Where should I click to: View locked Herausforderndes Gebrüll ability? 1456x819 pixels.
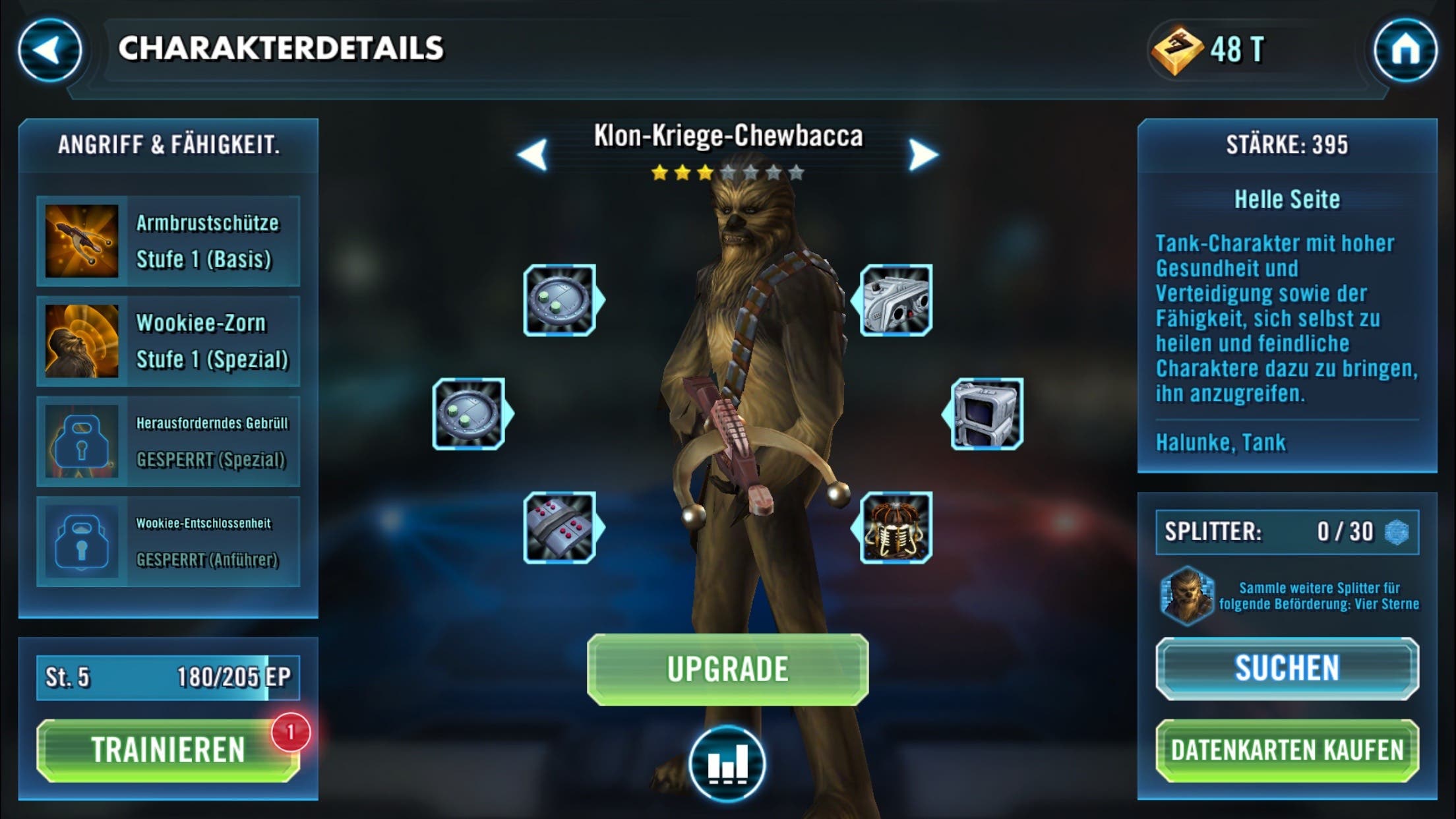168,441
